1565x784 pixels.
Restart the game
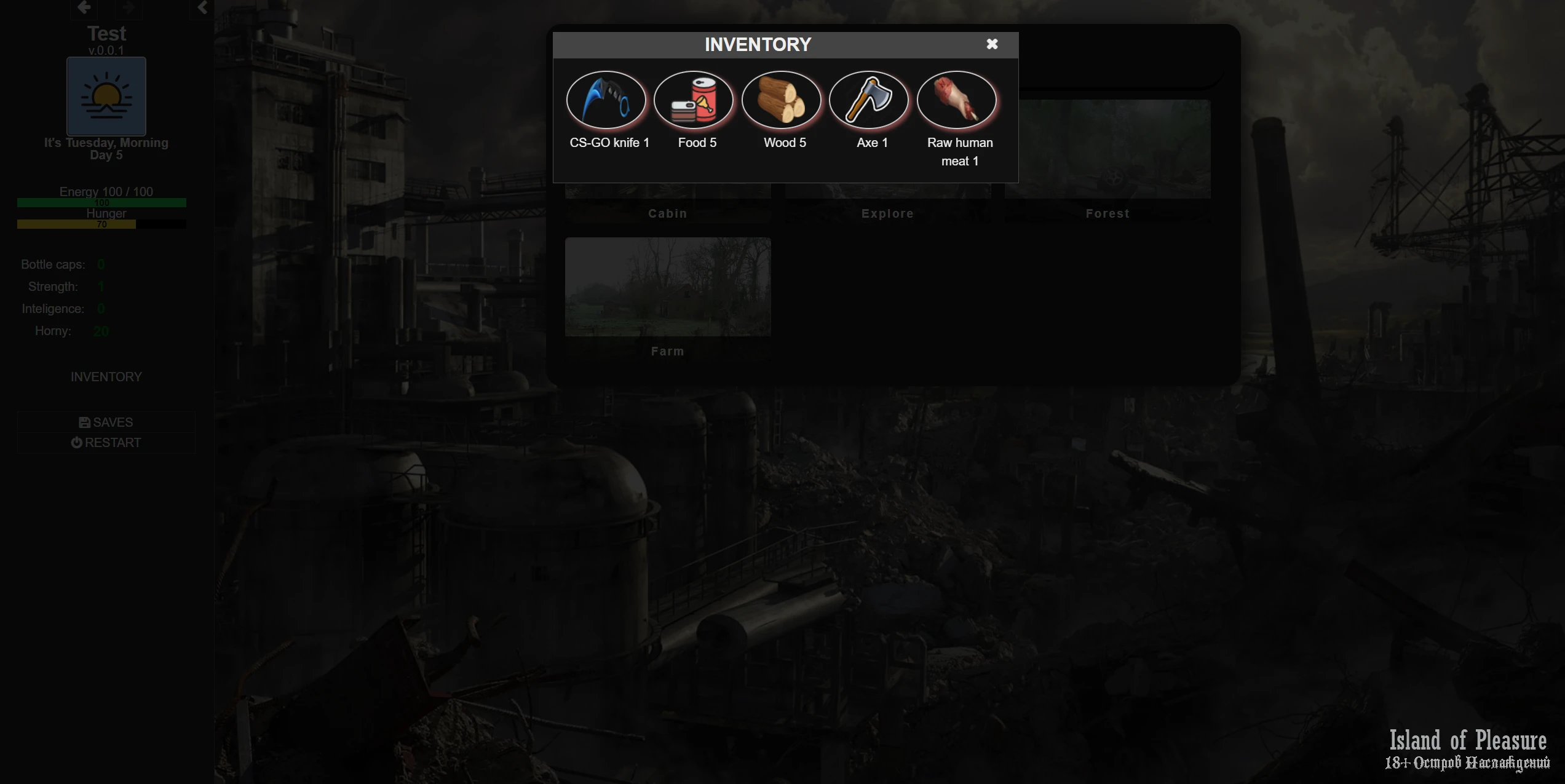point(106,443)
